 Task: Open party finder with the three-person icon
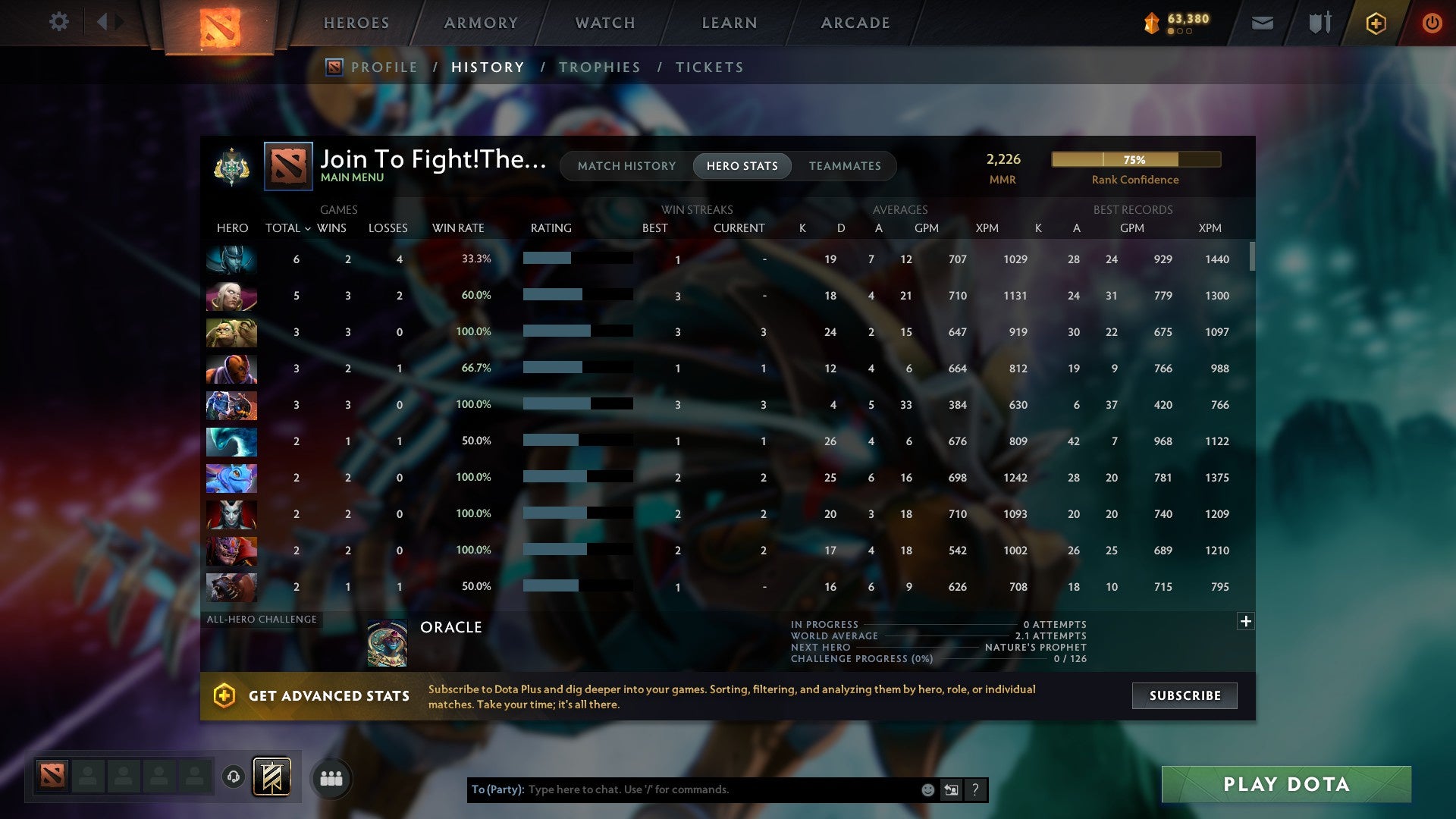[331, 777]
